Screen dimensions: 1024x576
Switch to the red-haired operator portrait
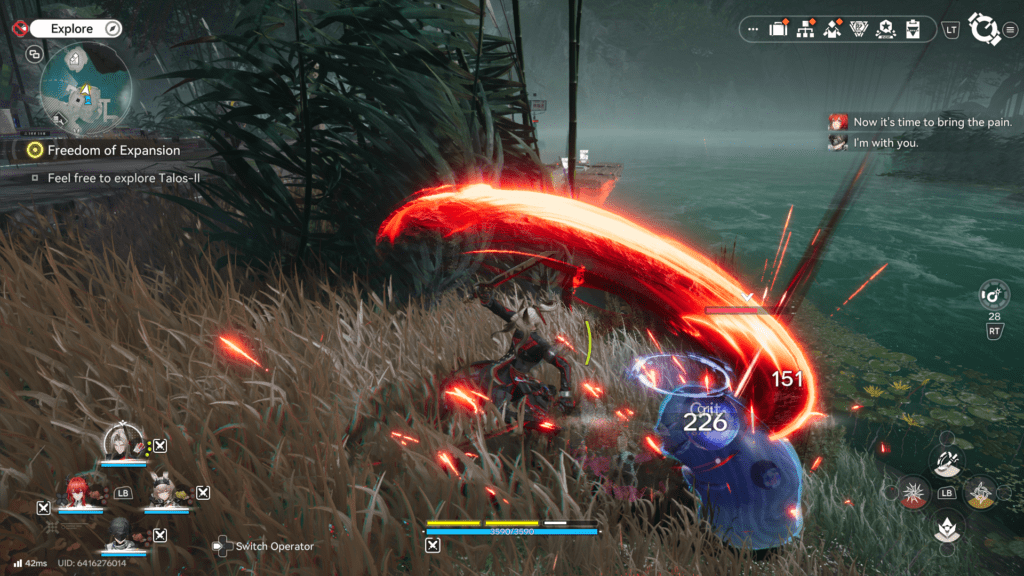[x=76, y=490]
